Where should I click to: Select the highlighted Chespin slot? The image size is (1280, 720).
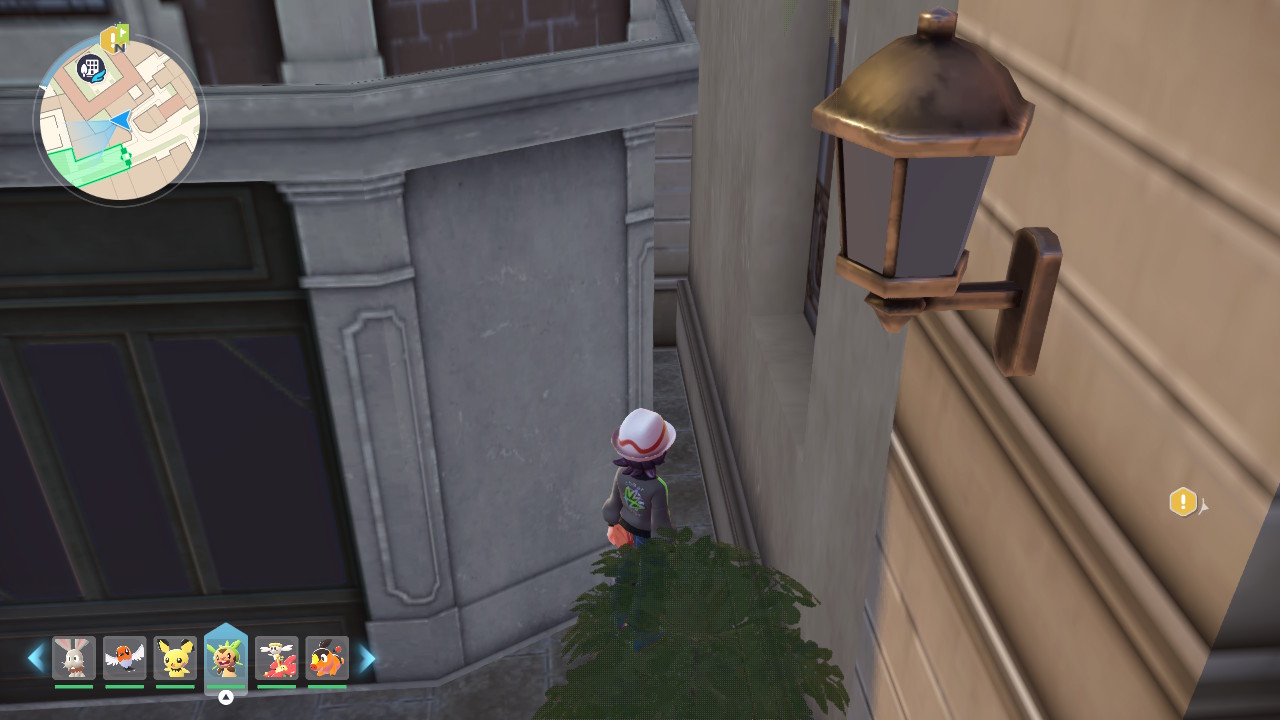click(226, 658)
